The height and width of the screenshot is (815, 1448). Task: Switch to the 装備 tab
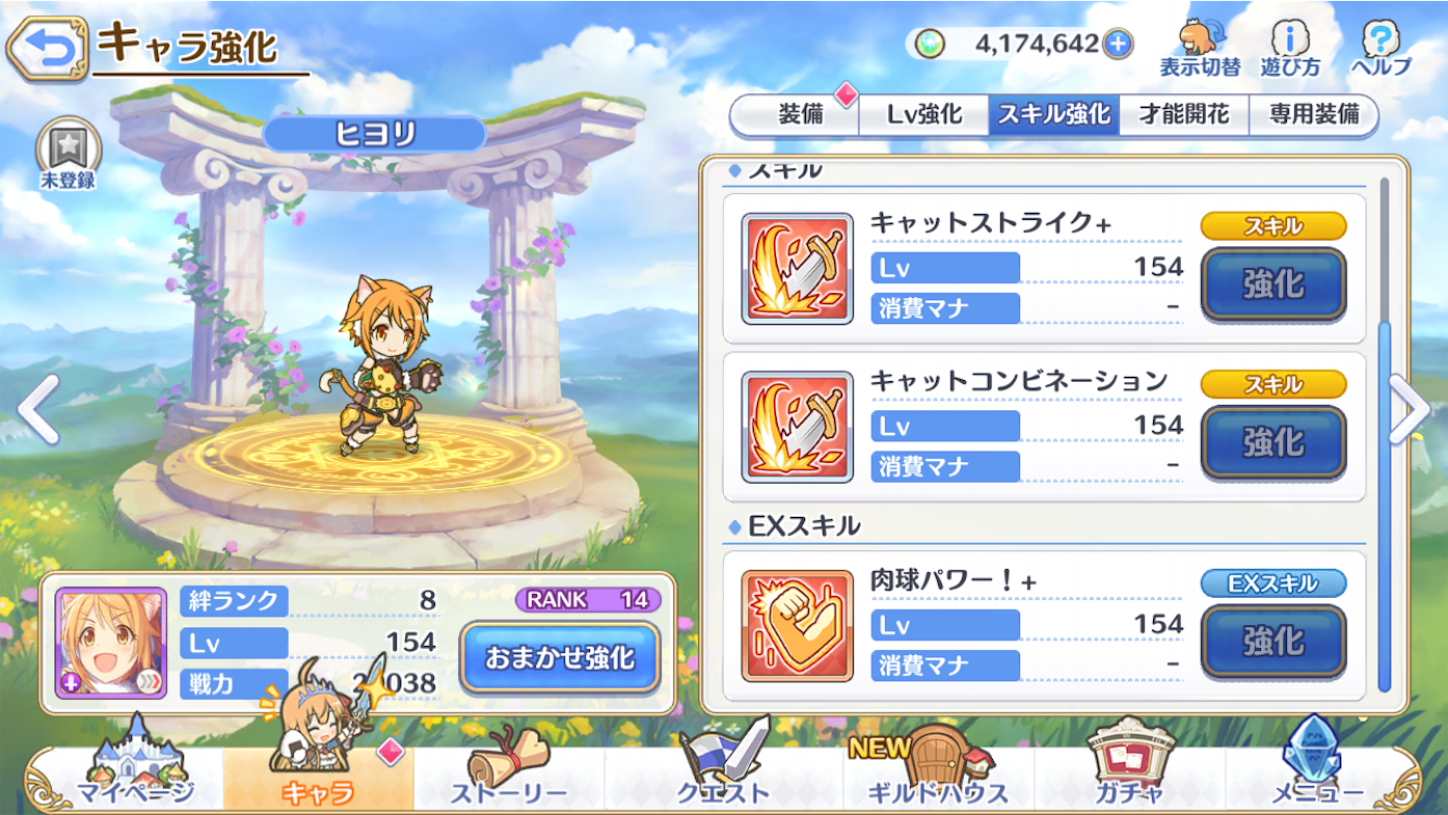pyautogui.click(x=800, y=114)
